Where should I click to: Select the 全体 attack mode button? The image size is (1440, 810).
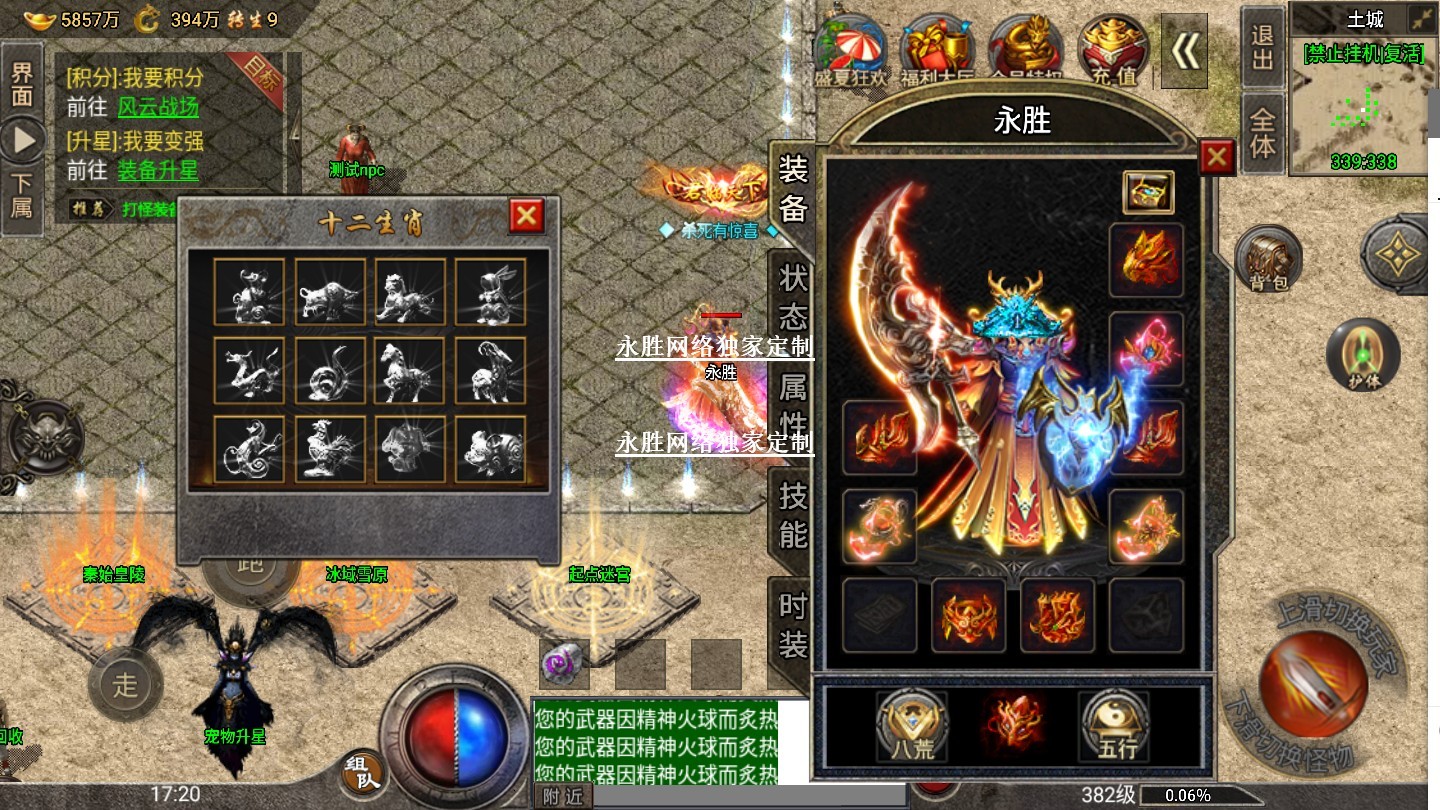point(1263,133)
